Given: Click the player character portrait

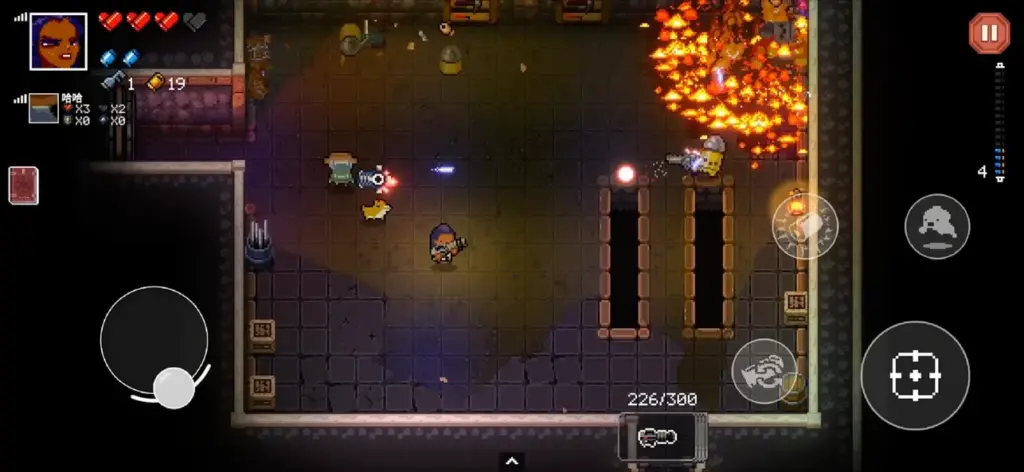Looking at the screenshot, I should point(58,41).
